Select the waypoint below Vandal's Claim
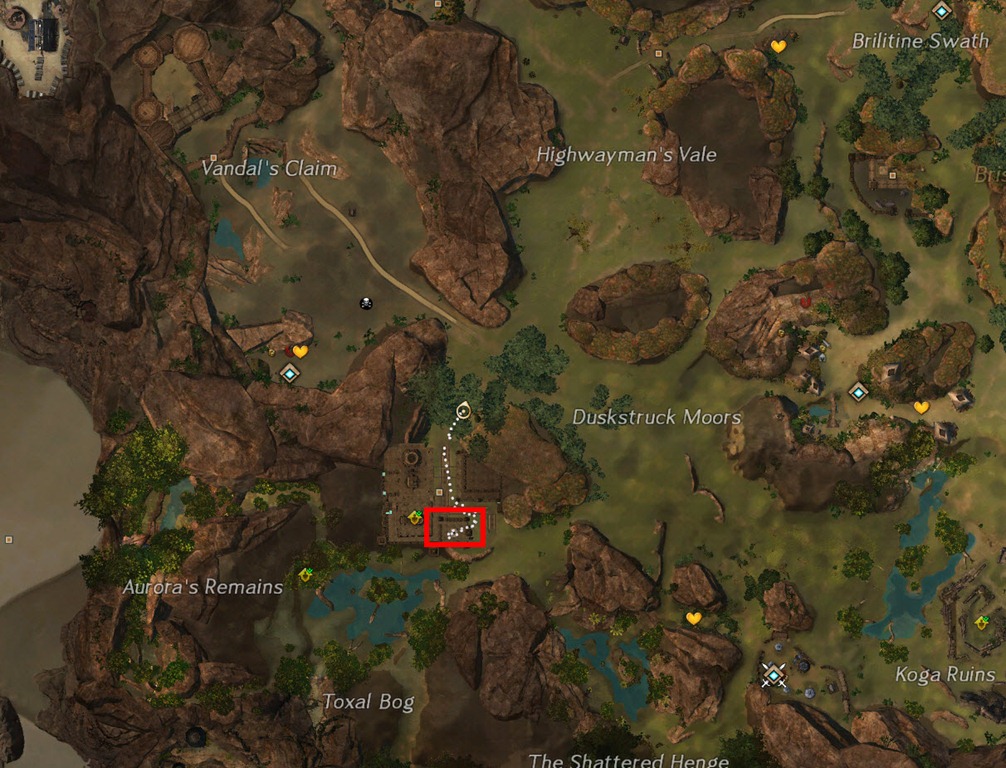1006x768 pixels. pyautogui.click(x=290, y=374)
